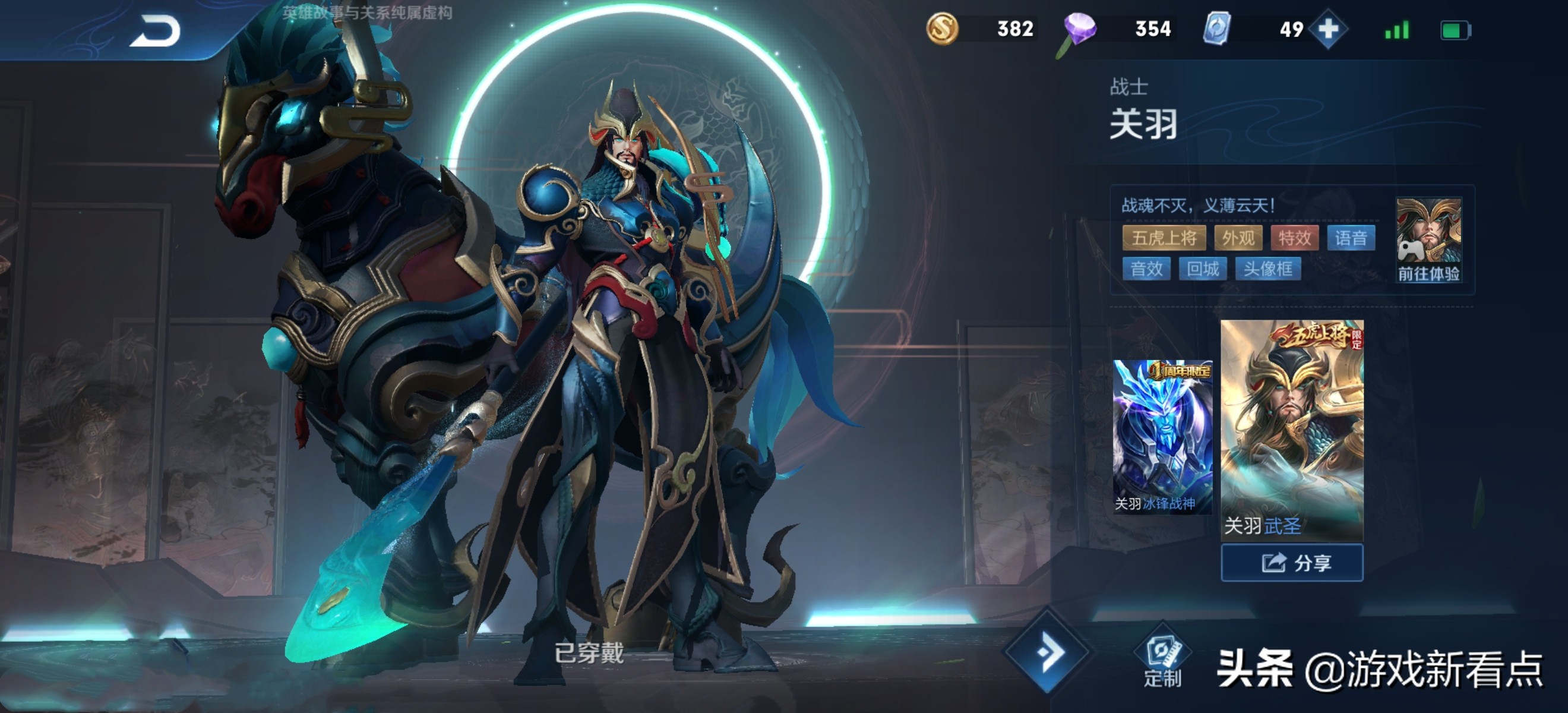Select the 五虎上将 tag
This screenshot has height=713, width=1568.
[1164, 238]
